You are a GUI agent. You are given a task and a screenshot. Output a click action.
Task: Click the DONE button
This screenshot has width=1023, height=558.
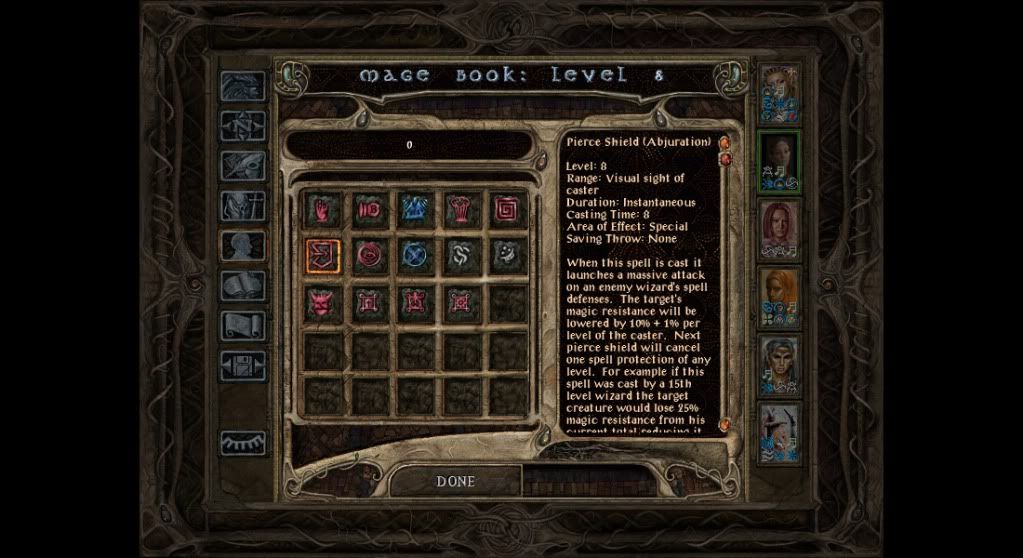click(x=455, y=481)
